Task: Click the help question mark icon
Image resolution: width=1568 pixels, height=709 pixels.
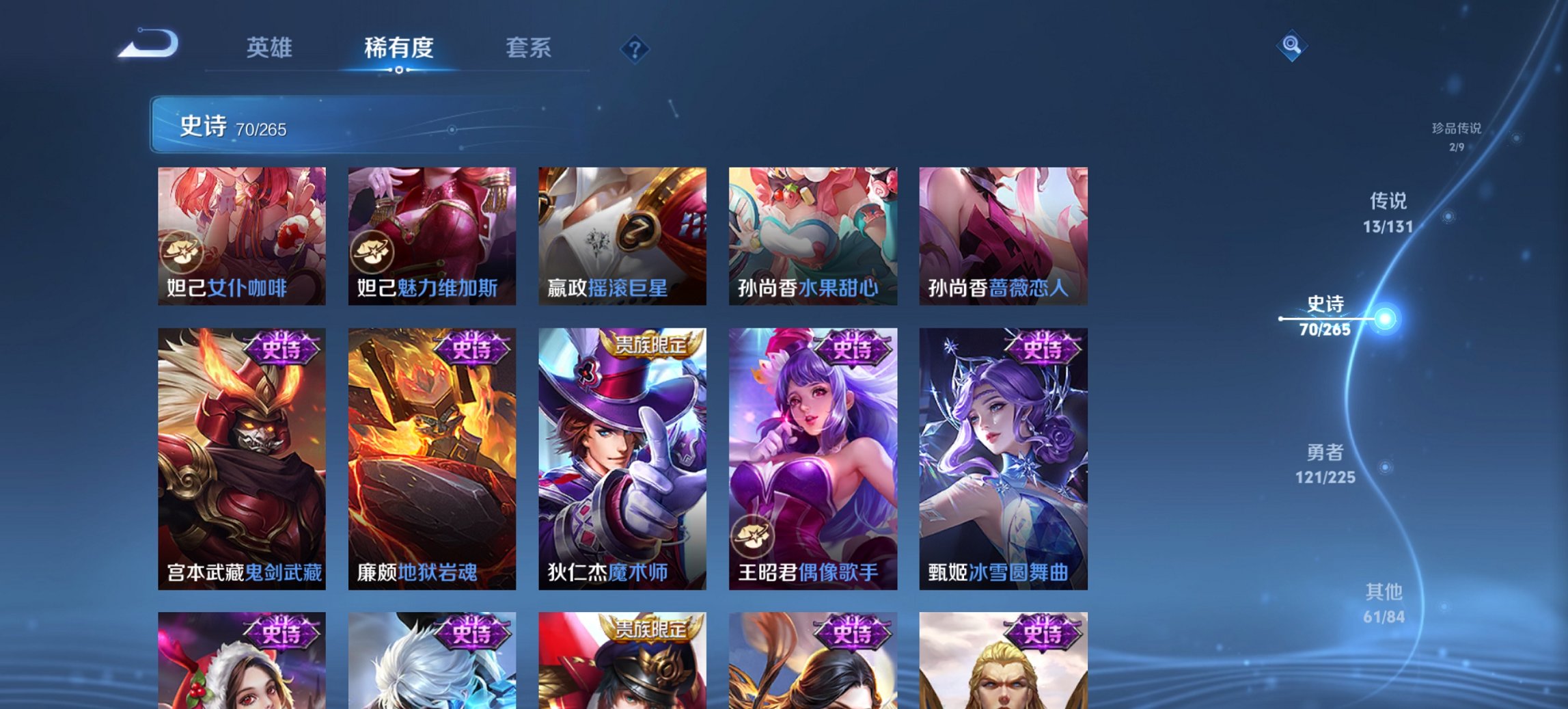Action: point(635,48)
